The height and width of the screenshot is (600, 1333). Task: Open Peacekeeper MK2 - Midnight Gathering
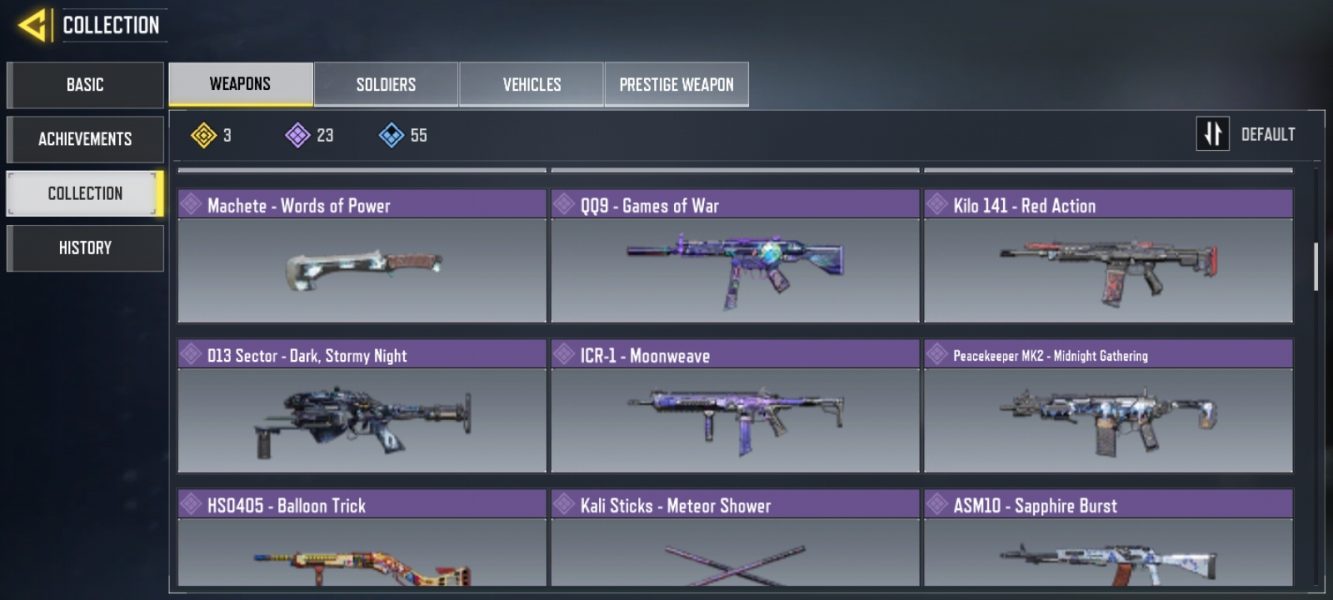pos(1108,406)
